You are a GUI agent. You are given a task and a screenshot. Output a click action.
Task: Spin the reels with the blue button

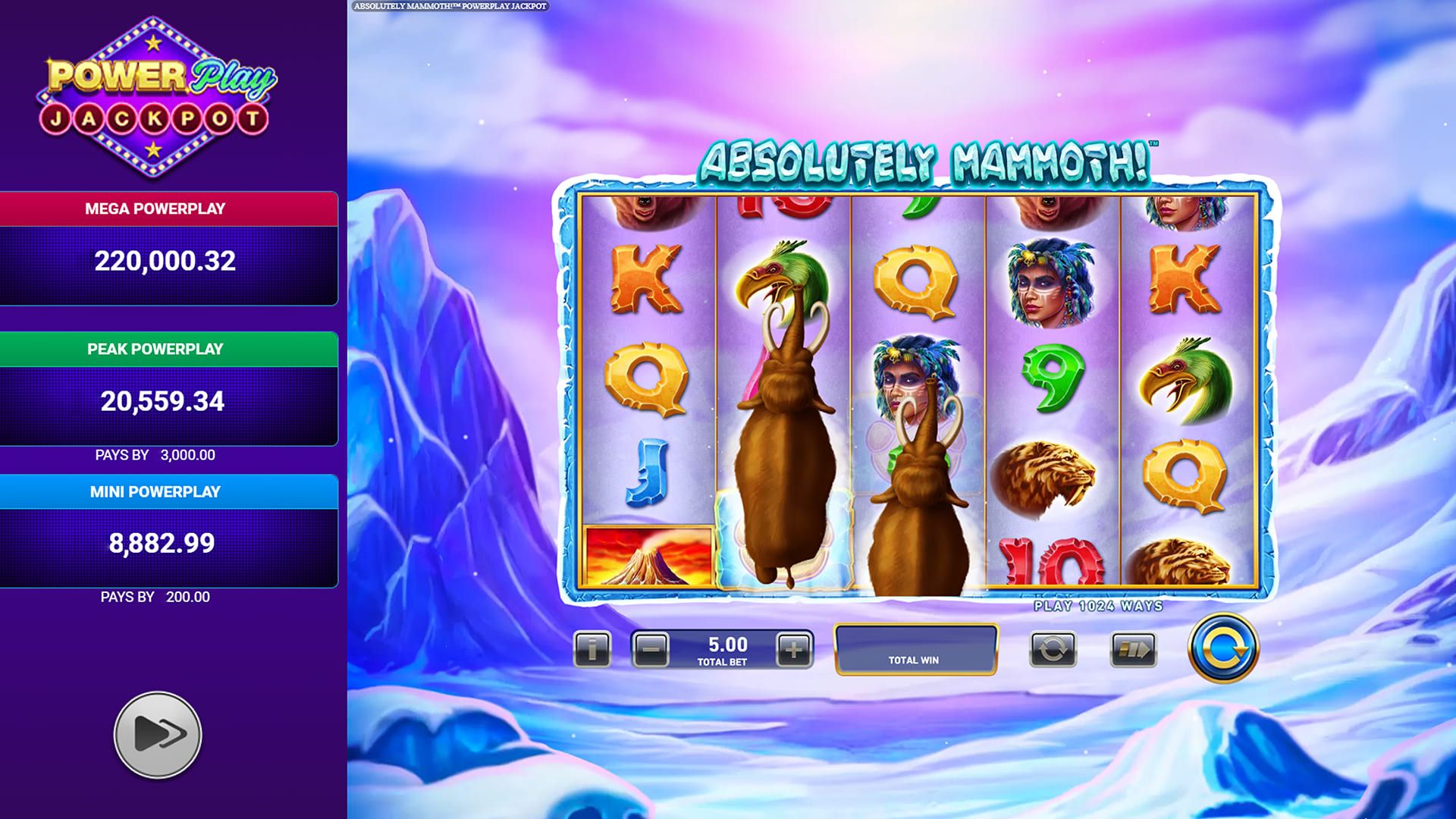point(1222,648)
